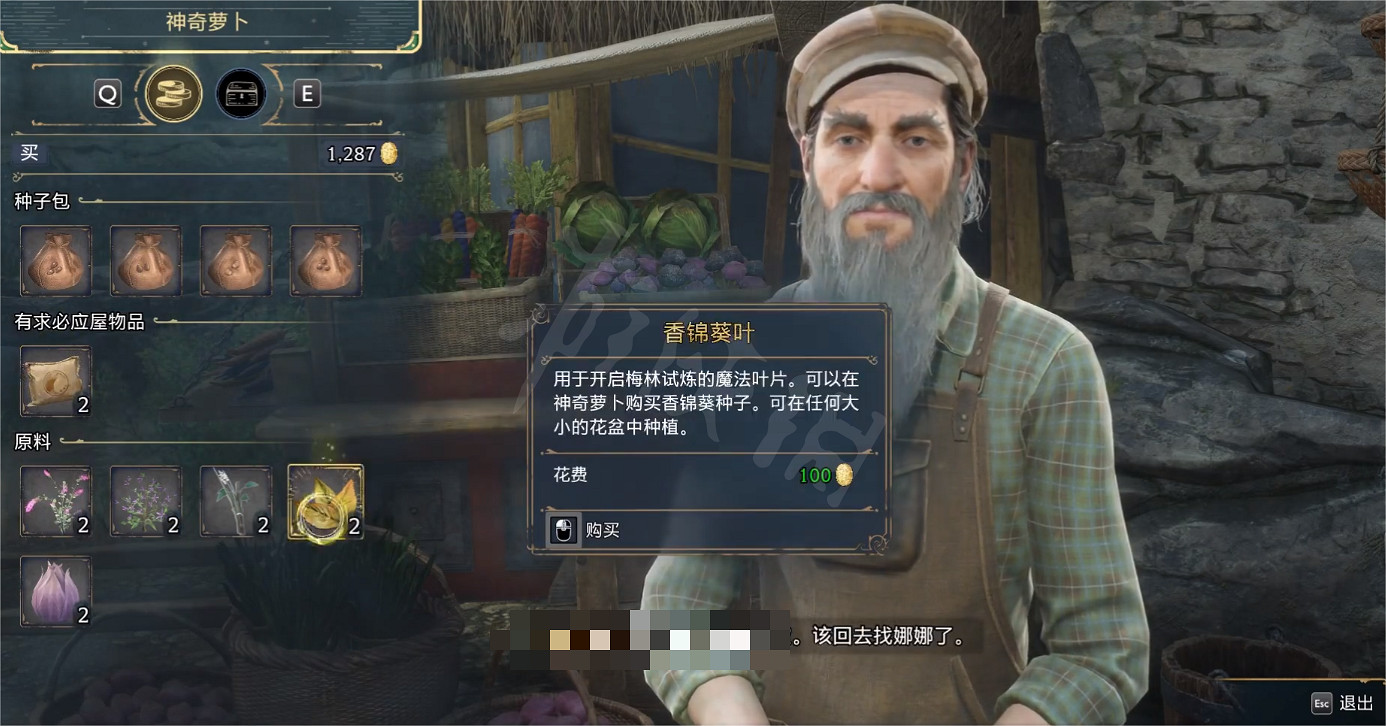The image size is (1386, 726).
Task: Select the white dittany ingredient
Action: pyautogui.click(x=236, y=501)
